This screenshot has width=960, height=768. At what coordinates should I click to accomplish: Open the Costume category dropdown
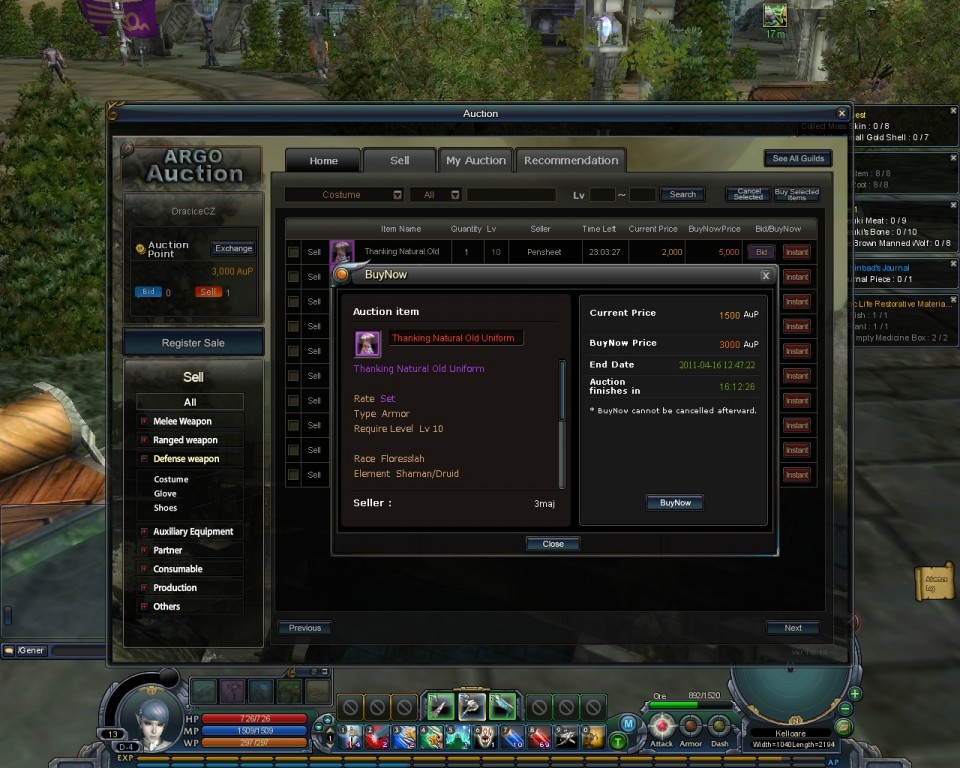pos(397,195)
